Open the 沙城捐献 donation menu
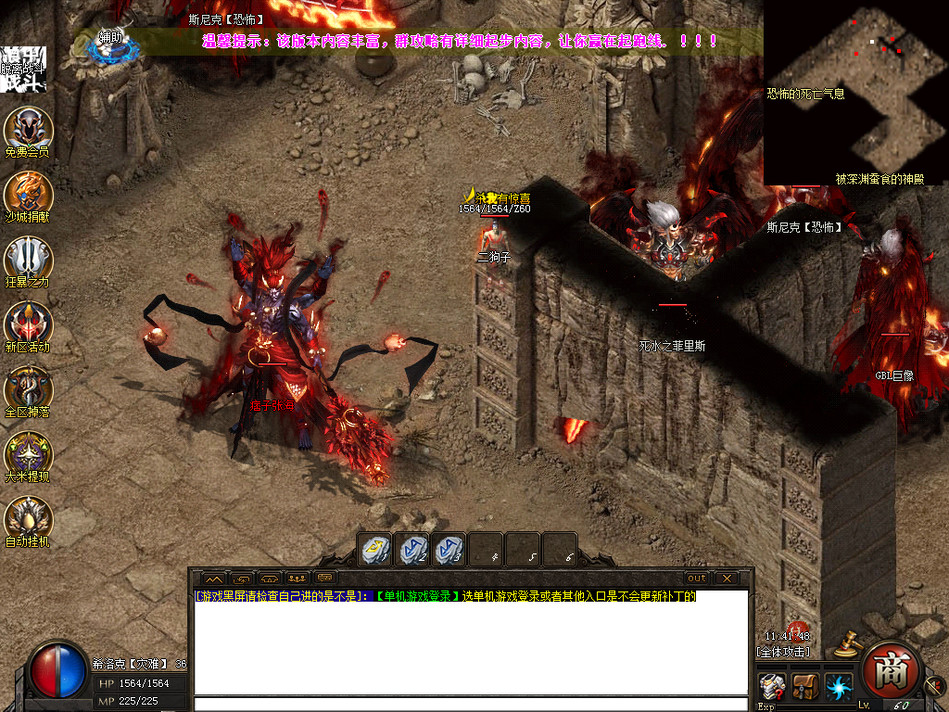Screen dimensions: 949x712 [x=27, y=193]
